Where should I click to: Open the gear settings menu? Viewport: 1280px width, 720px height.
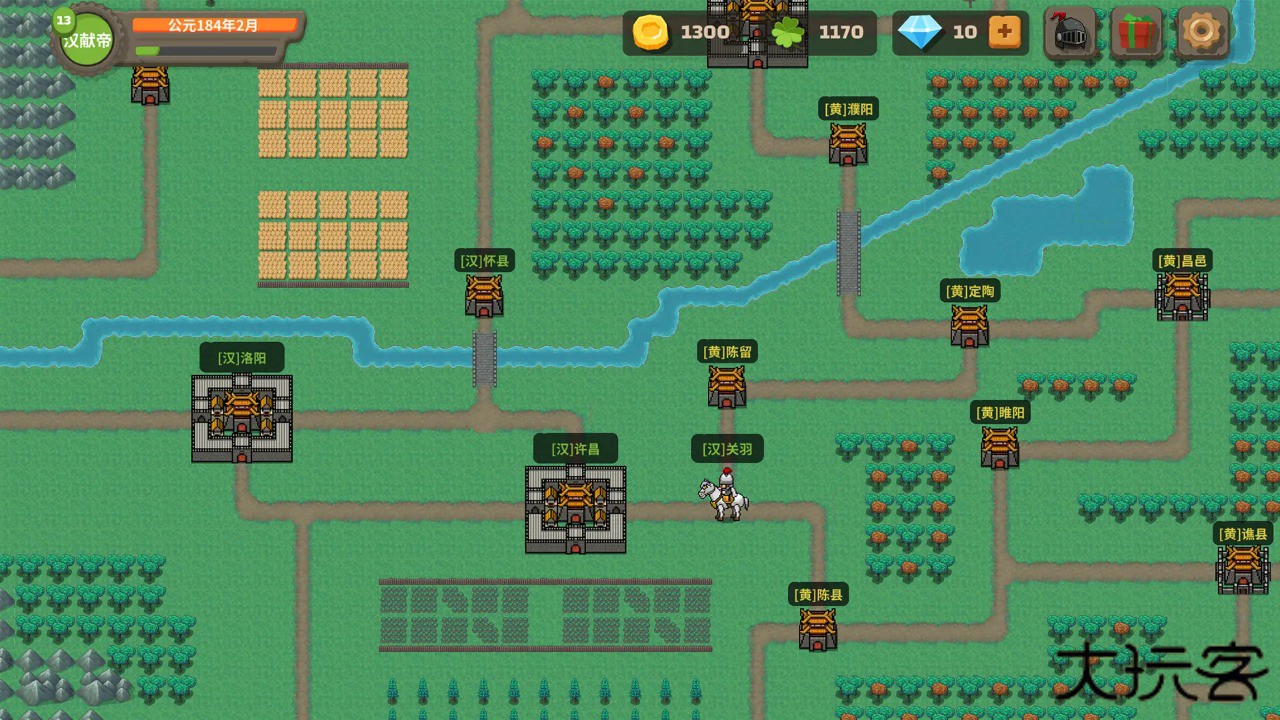pos(1203,32)
